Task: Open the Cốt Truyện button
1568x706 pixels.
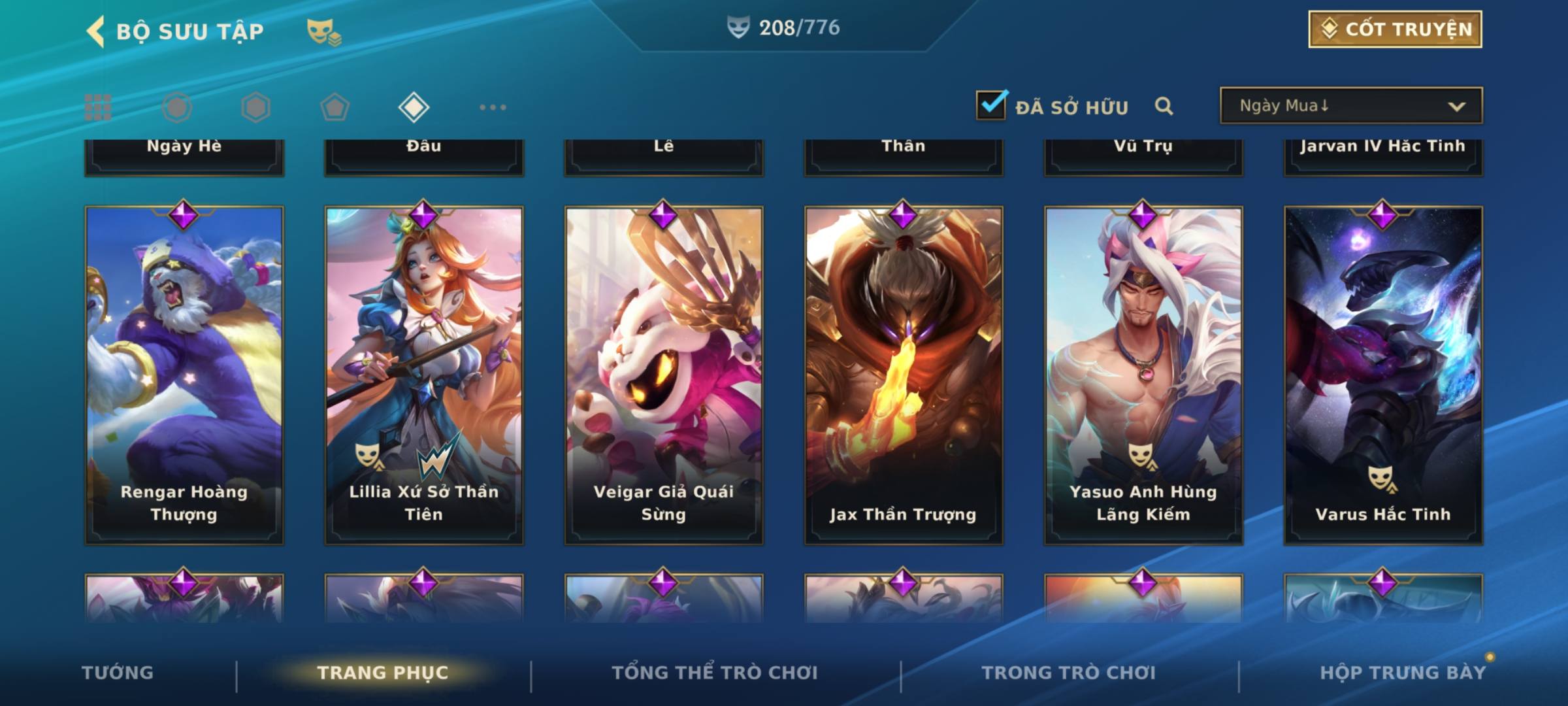Action: point(1395,29)
